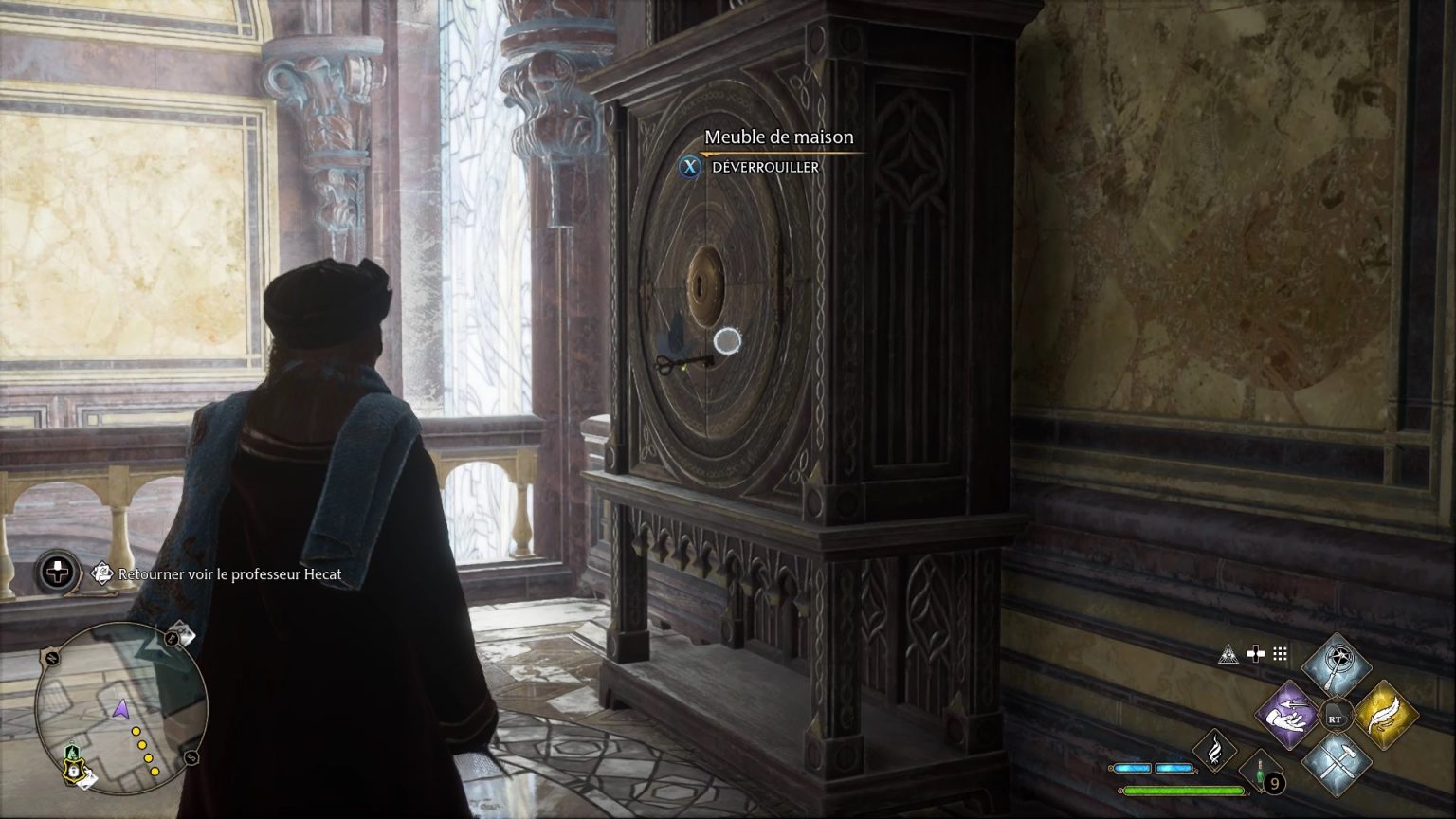The width and height of the screenshot is (1456, 819).
Task: Click the S compass marker on minimap
Action: tap(191, 757)
